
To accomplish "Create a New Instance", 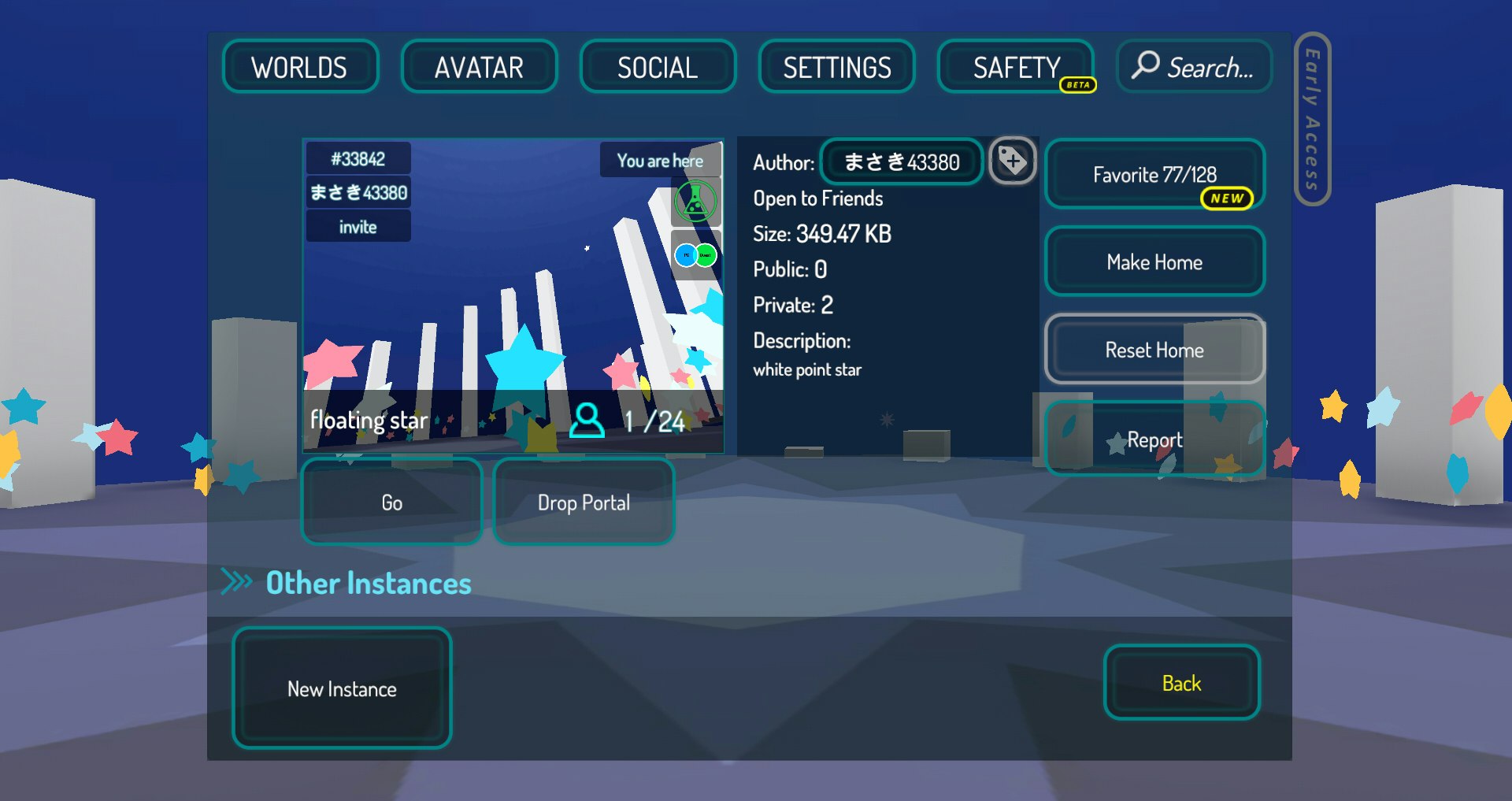I will 342,688.
